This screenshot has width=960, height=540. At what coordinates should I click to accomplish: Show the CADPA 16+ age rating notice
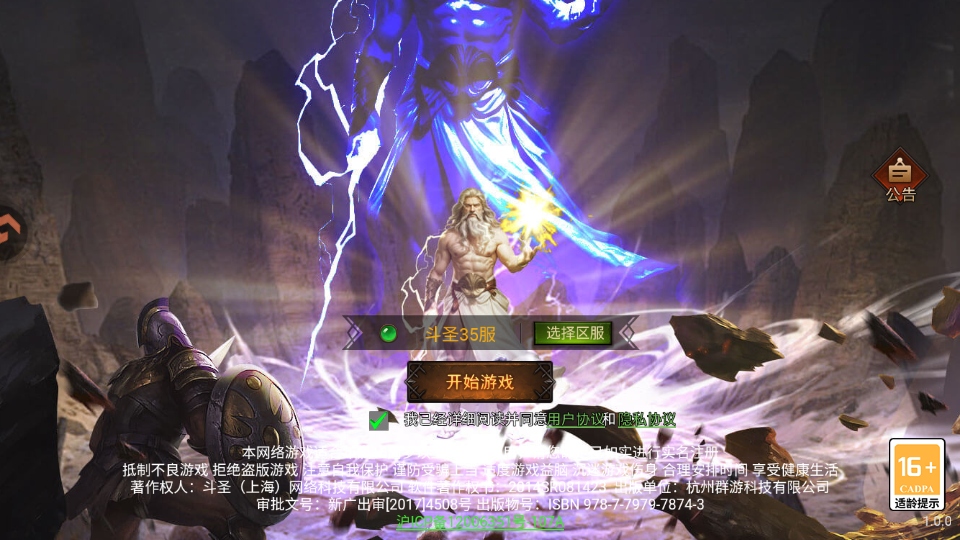pos(916,475)
